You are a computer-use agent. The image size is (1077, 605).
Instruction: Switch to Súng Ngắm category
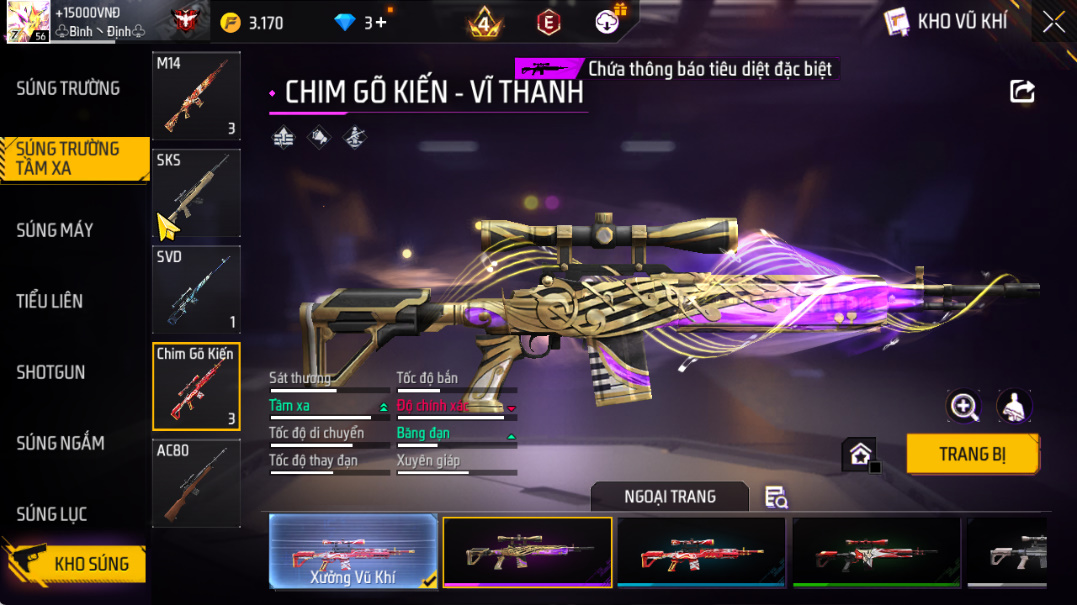coord(61,443)
